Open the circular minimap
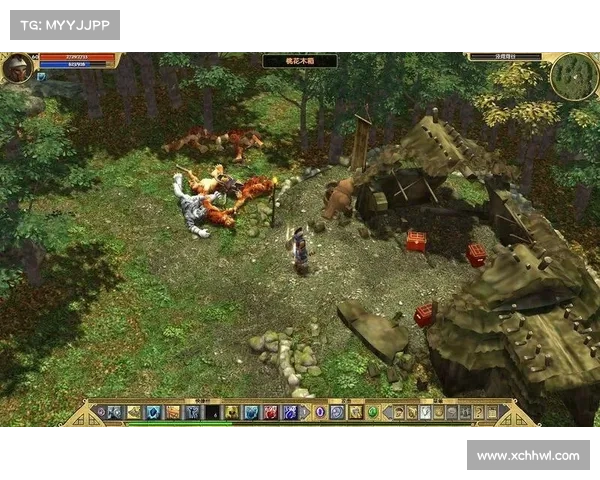Image resolution: width=600 pixels, height=480 pixels. click(x=573, y=76)
